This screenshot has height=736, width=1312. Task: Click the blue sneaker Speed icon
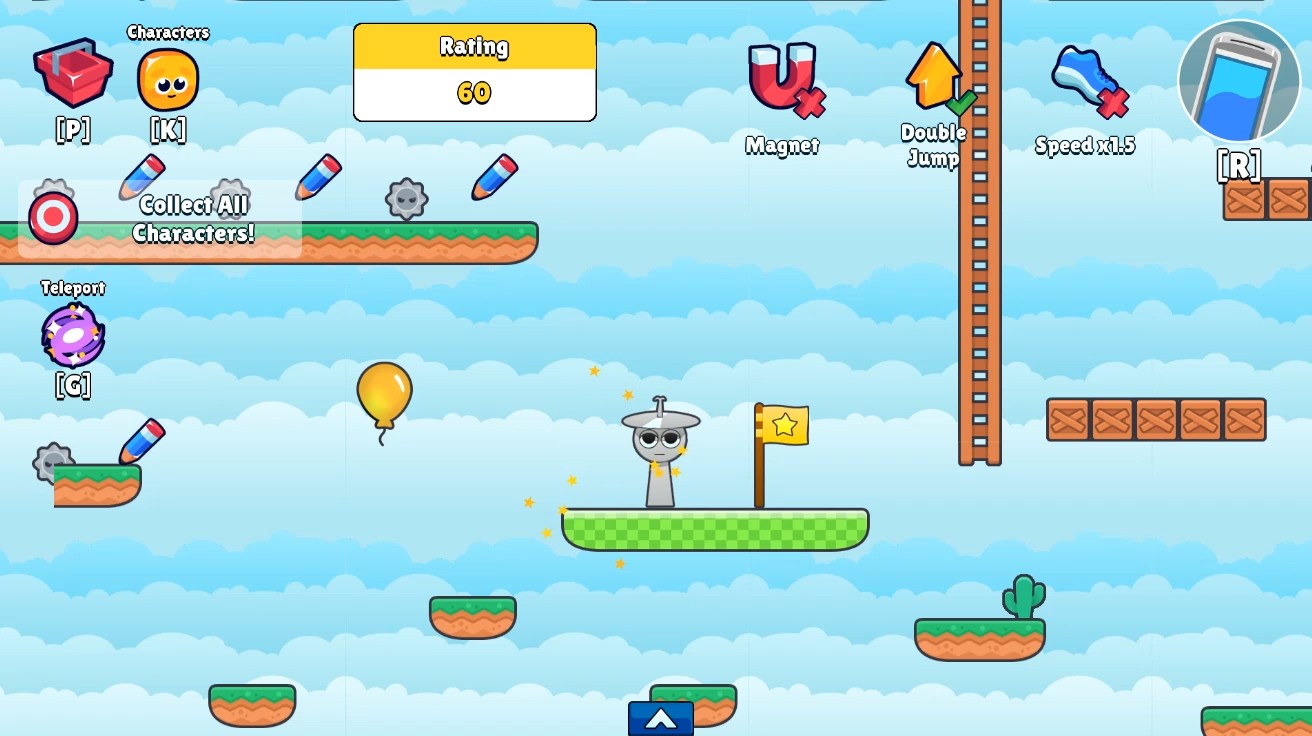1083,75
